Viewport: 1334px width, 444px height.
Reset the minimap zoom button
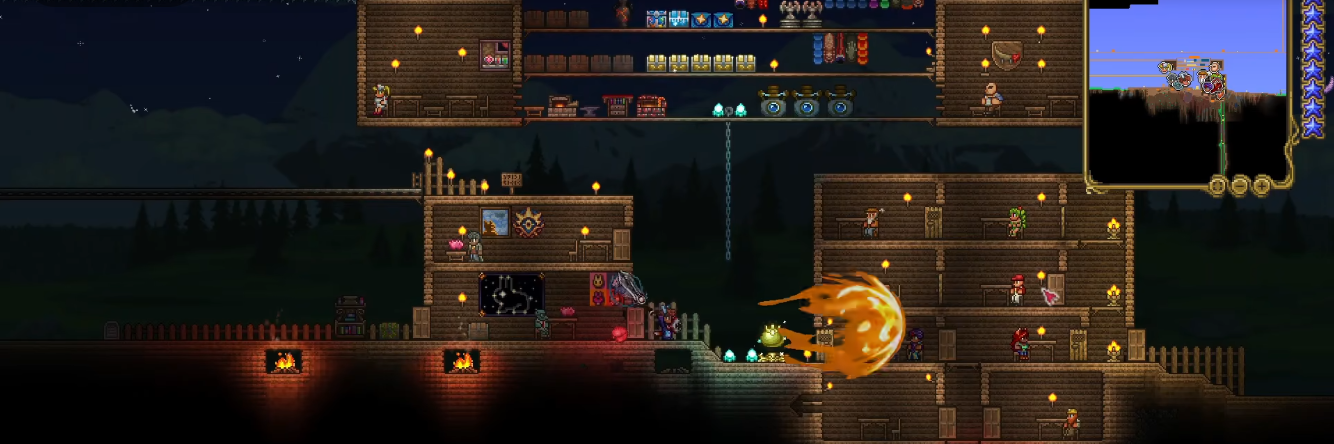[x=1217, y=185]
